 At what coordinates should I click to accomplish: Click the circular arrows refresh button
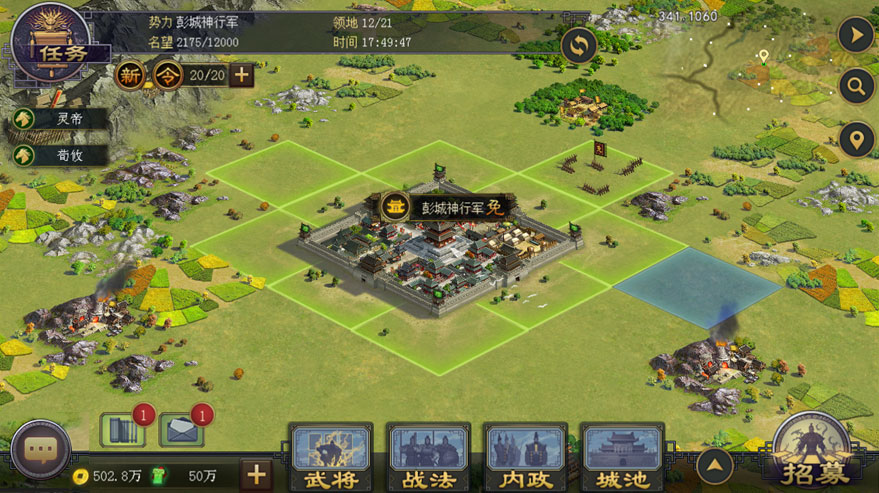[579, 45]
